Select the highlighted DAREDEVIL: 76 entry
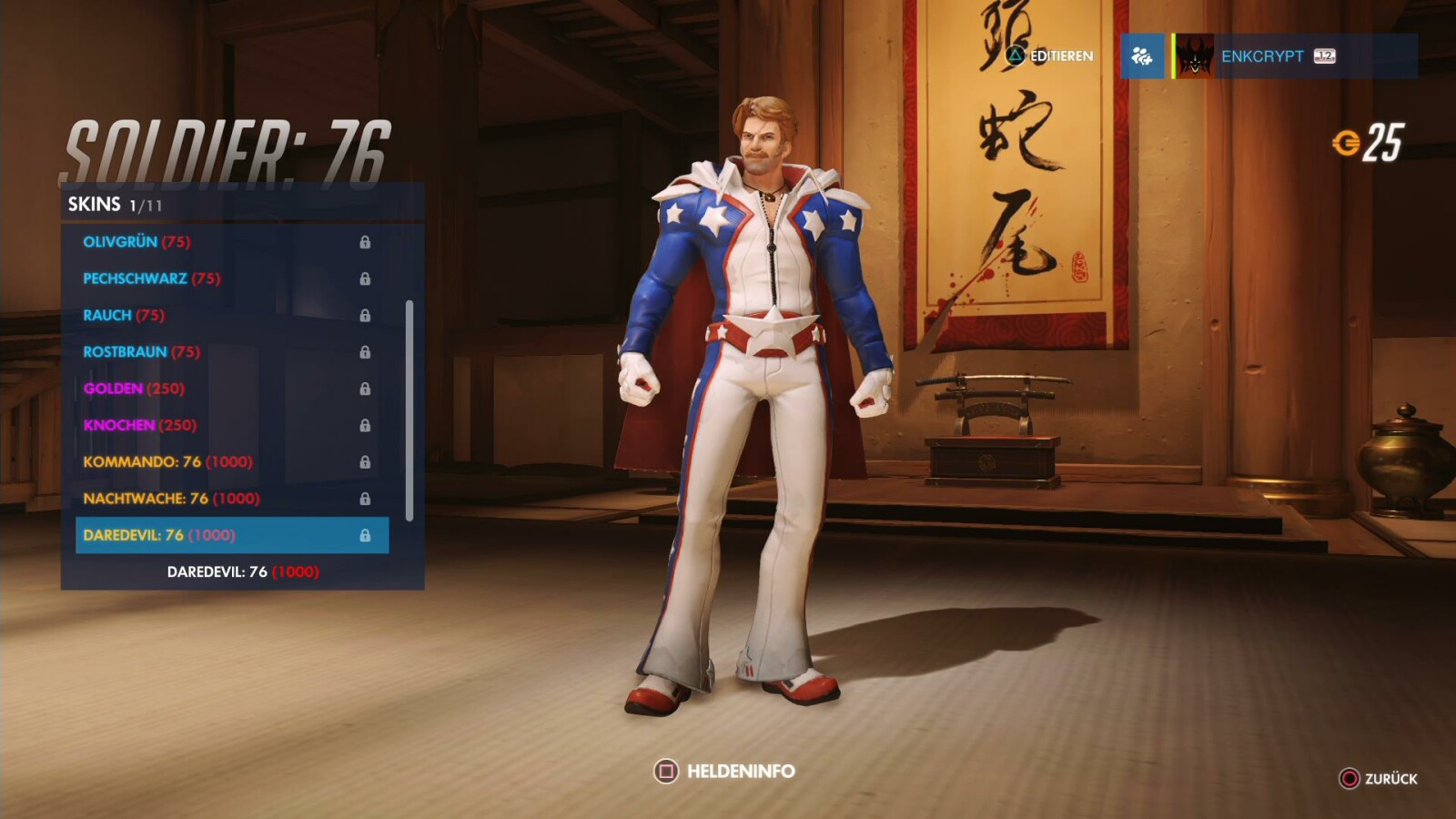Image resolution: width=1456 pixels, height=819 pixels. (x=159, y=534)
